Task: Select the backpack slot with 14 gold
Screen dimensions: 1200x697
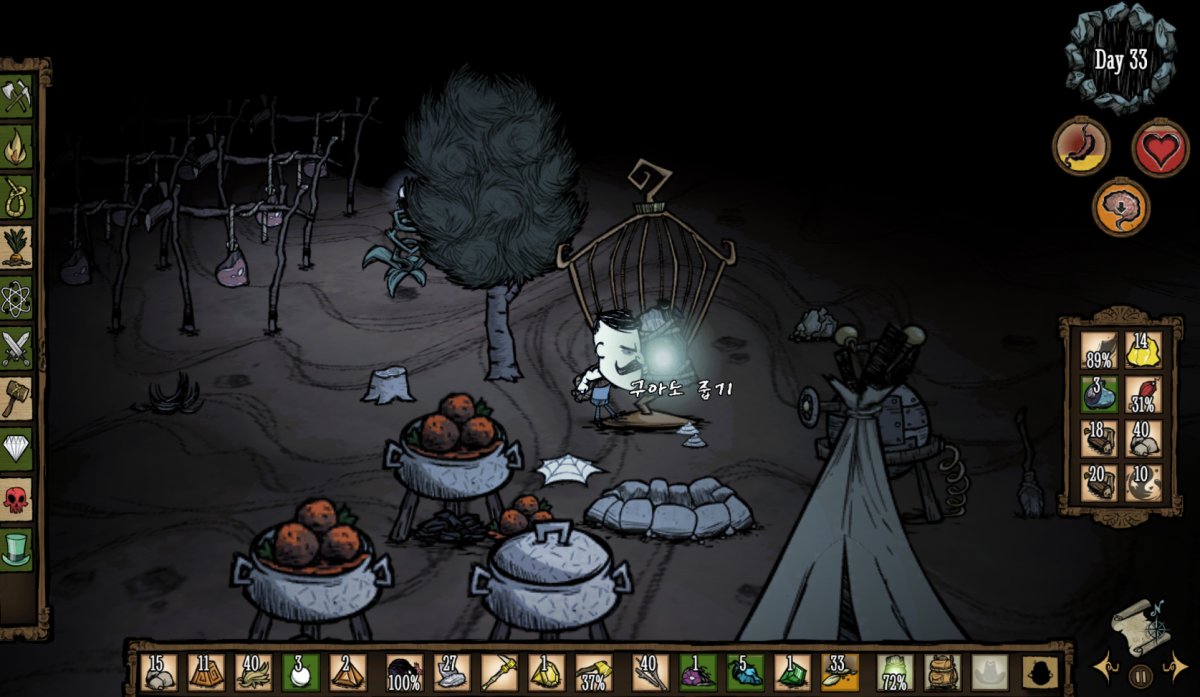Action: point(1143,351)
